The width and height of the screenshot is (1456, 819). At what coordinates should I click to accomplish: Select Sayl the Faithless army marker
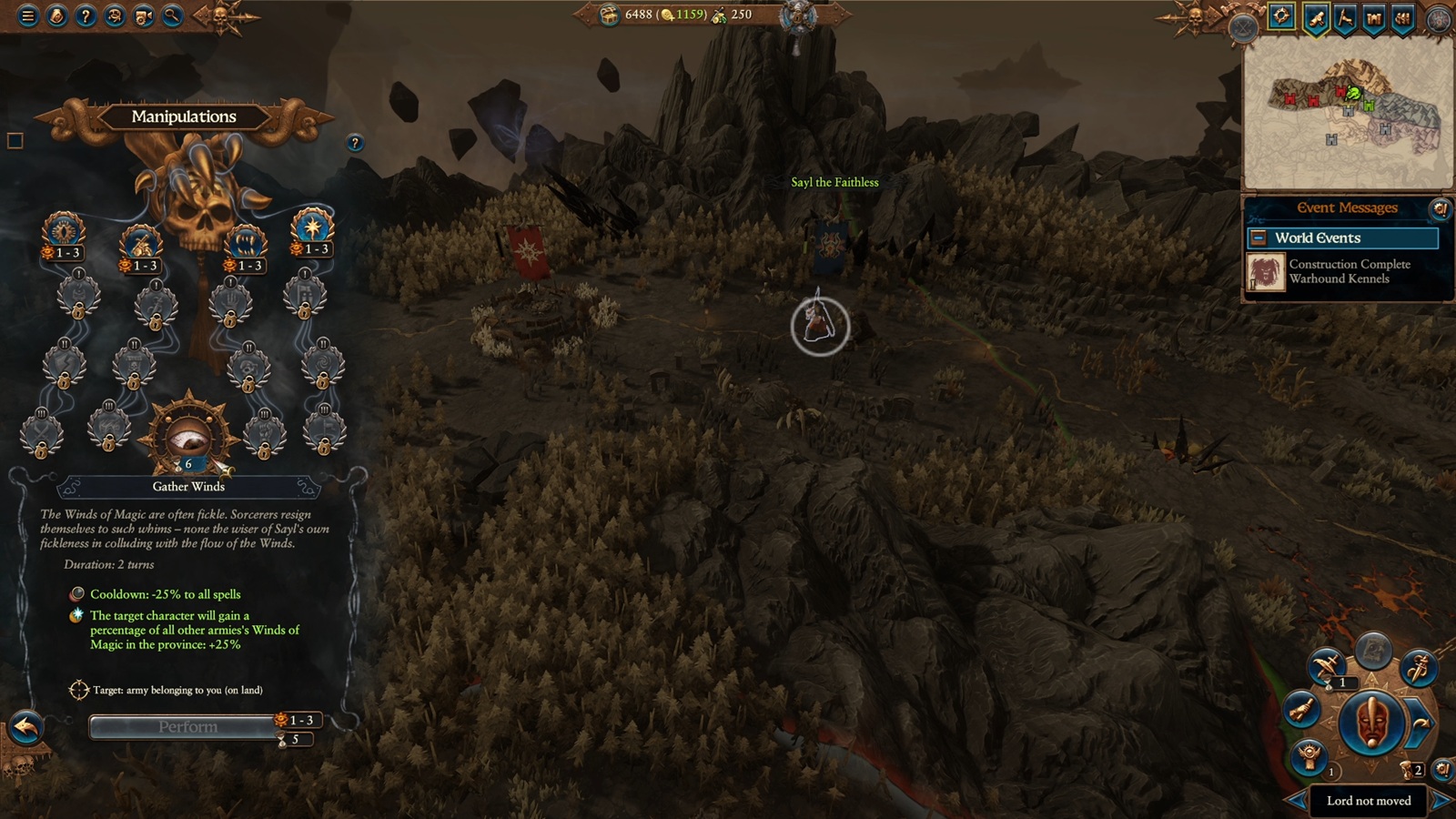(x=819, y=325)
